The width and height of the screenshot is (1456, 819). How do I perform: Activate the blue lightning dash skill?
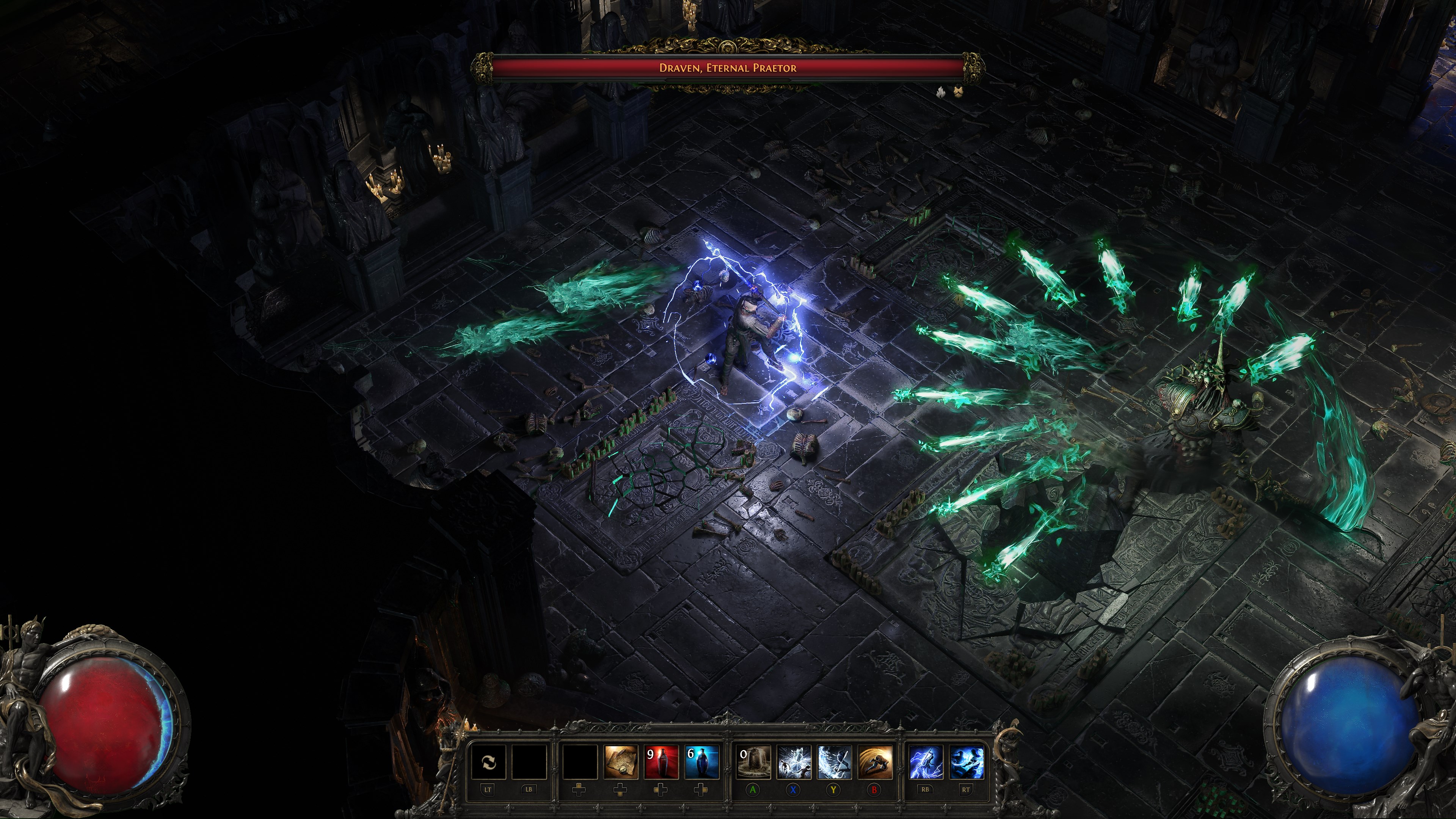[966, 762]
